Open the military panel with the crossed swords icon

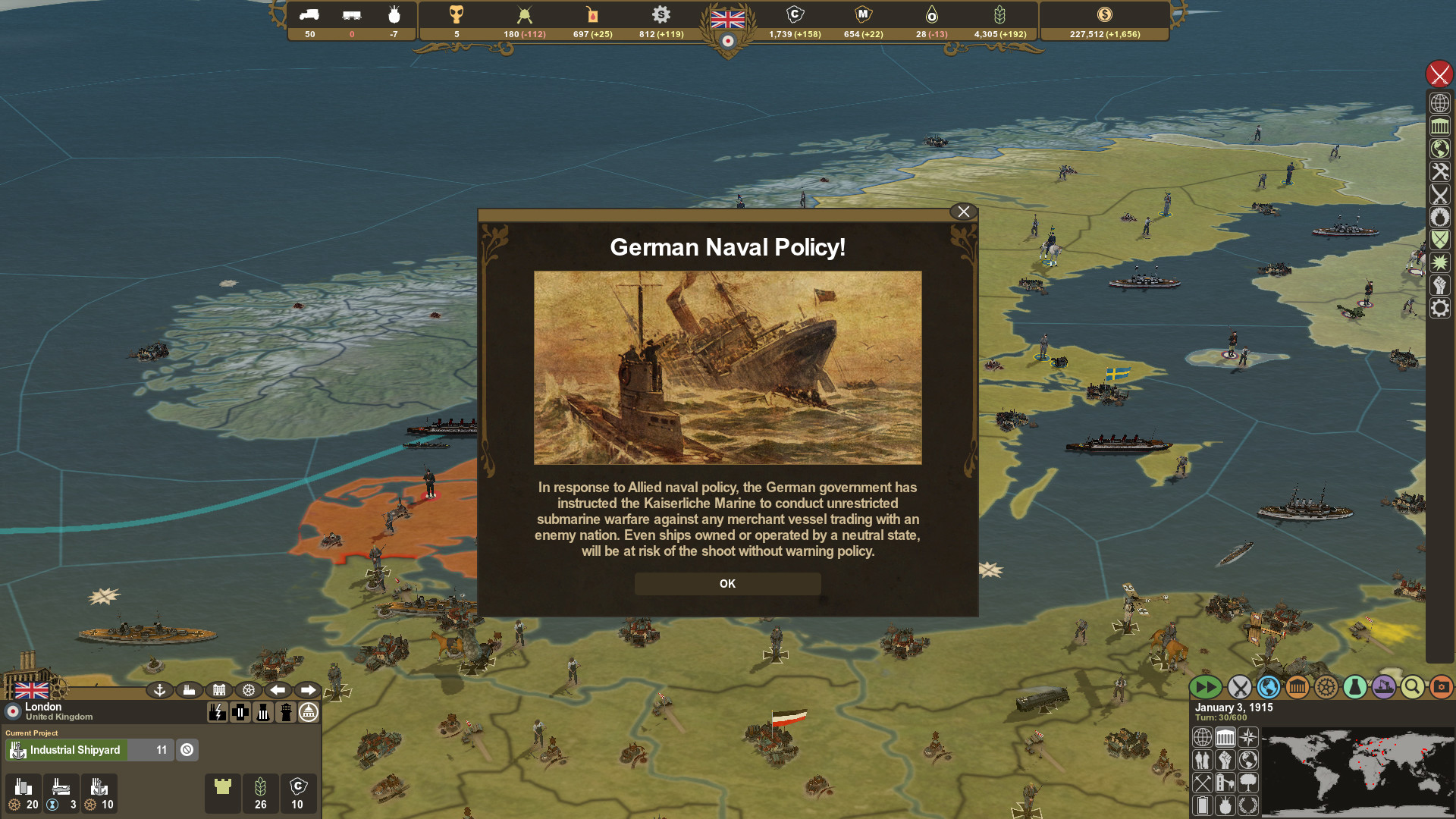click(1241, 688)
